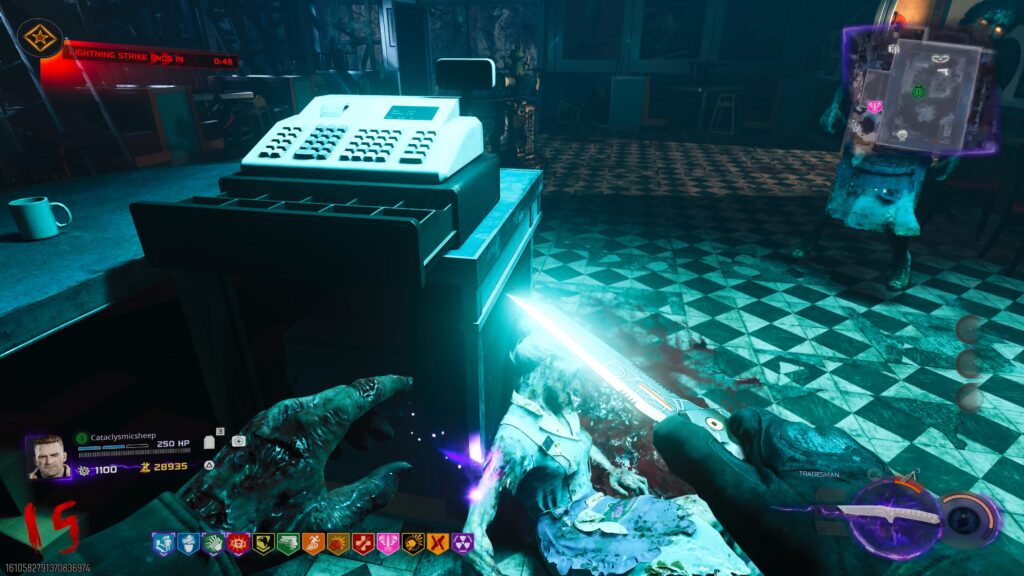Select the green pistol Speed Cola perk
Viewport: 1024px width, 576px height.
tap(287, 544)
